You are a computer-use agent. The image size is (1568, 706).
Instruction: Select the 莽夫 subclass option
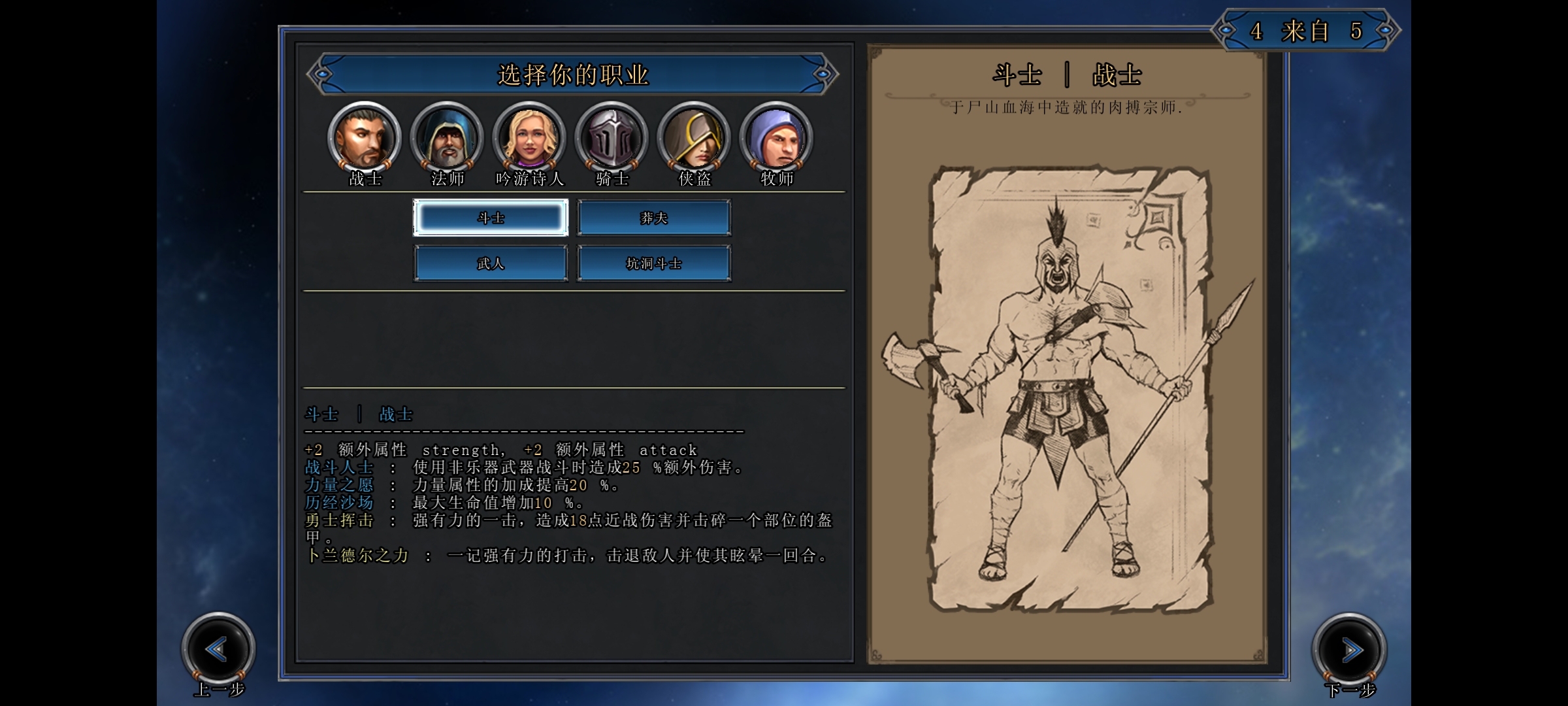655,216
